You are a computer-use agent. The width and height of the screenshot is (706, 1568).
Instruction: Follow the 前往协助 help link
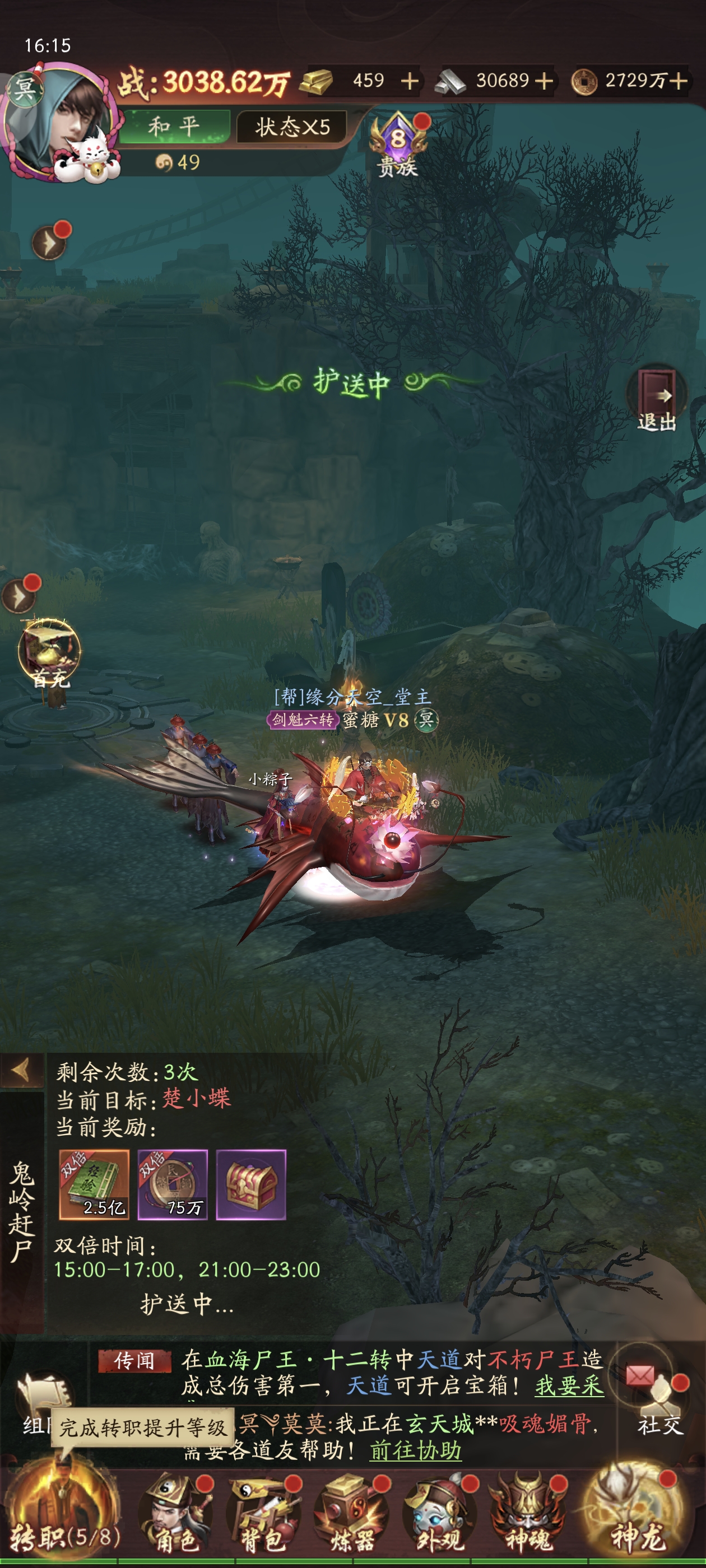click(x=415, y=1450)
